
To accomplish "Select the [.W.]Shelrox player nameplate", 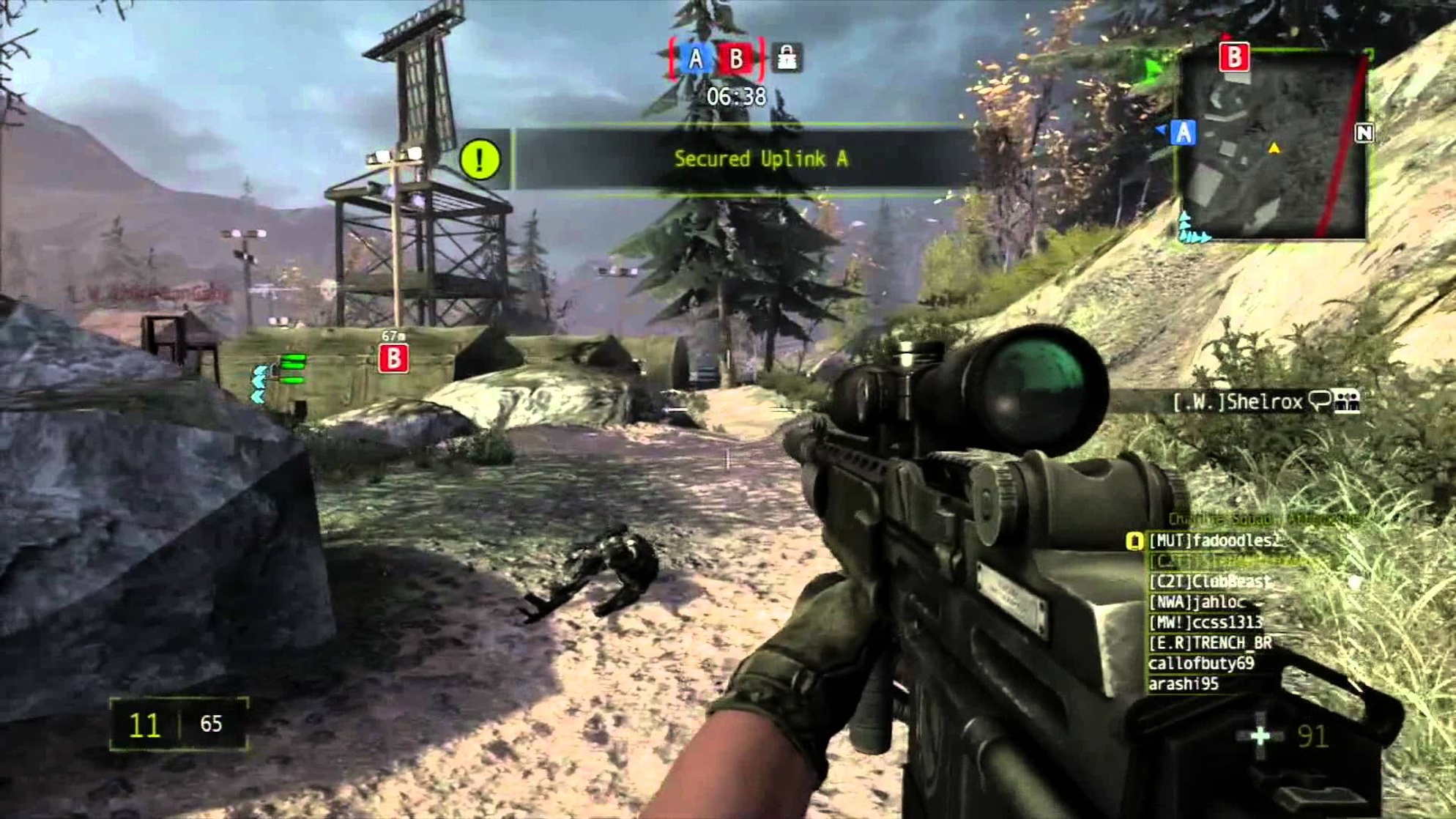I will click(1238, 401).
